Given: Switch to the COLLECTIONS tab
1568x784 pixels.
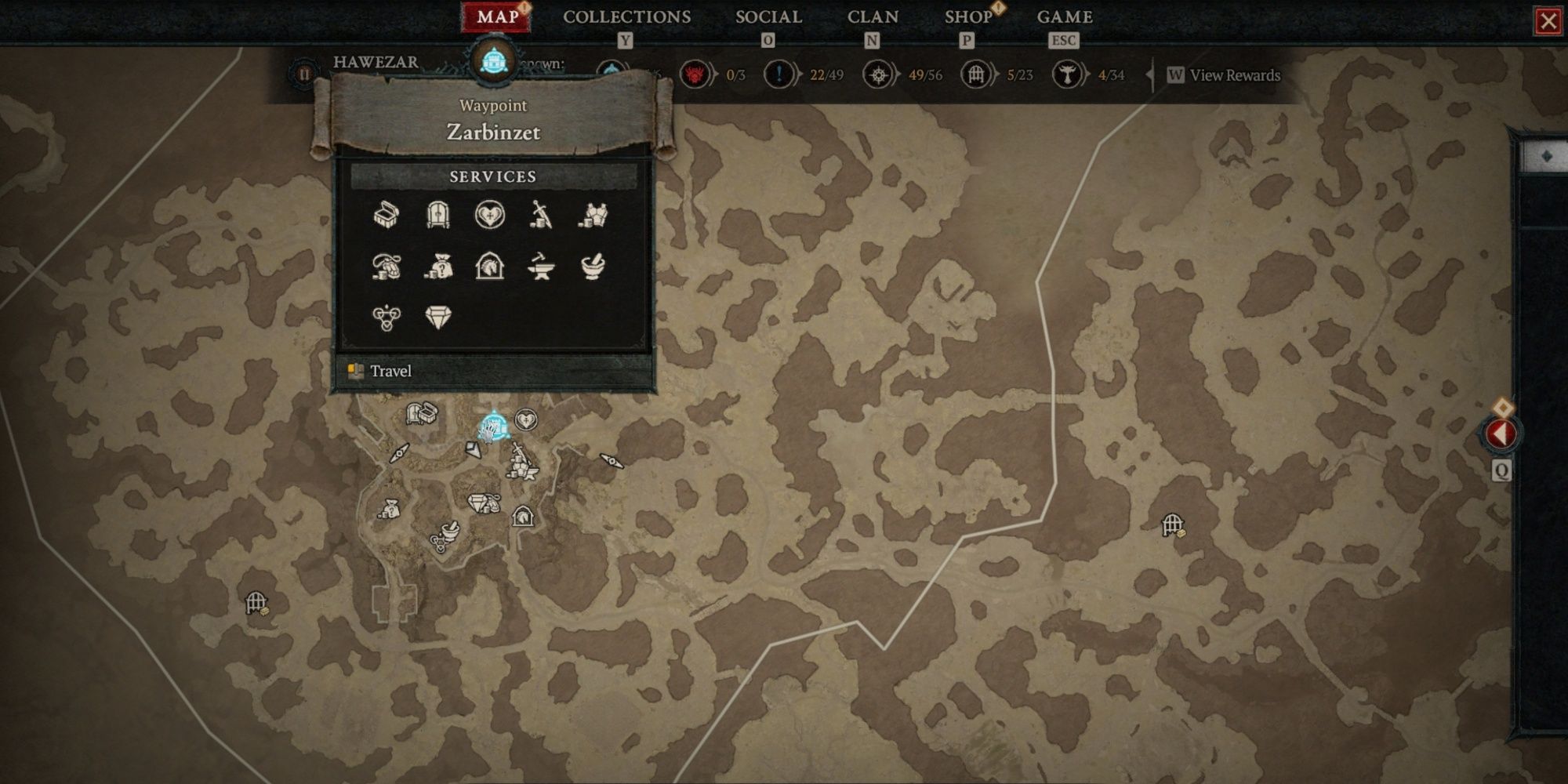Looking at the screenshot, I should [626, 16].
